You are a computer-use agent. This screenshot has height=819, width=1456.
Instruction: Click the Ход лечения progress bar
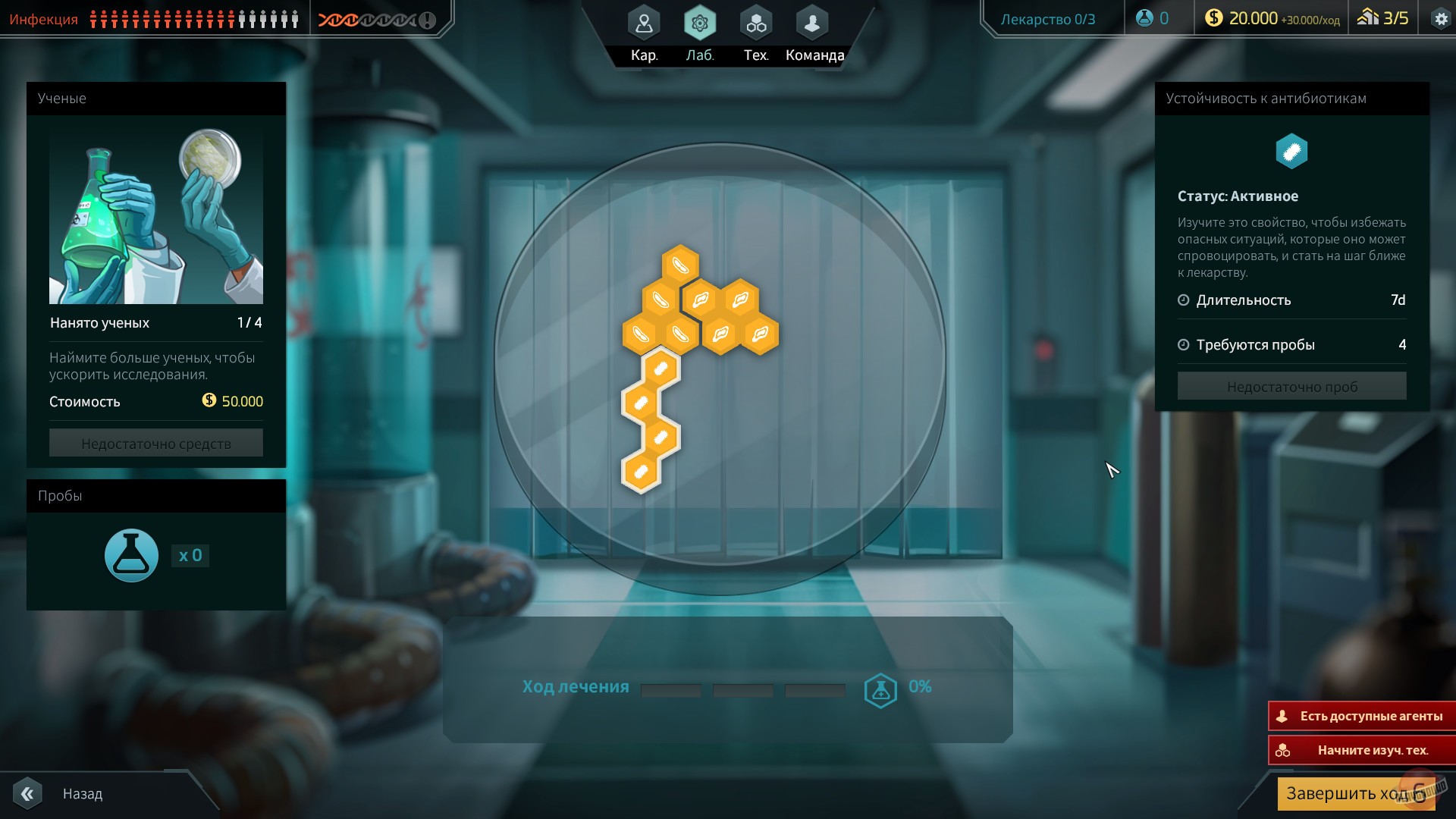click(x=743, y=690)
